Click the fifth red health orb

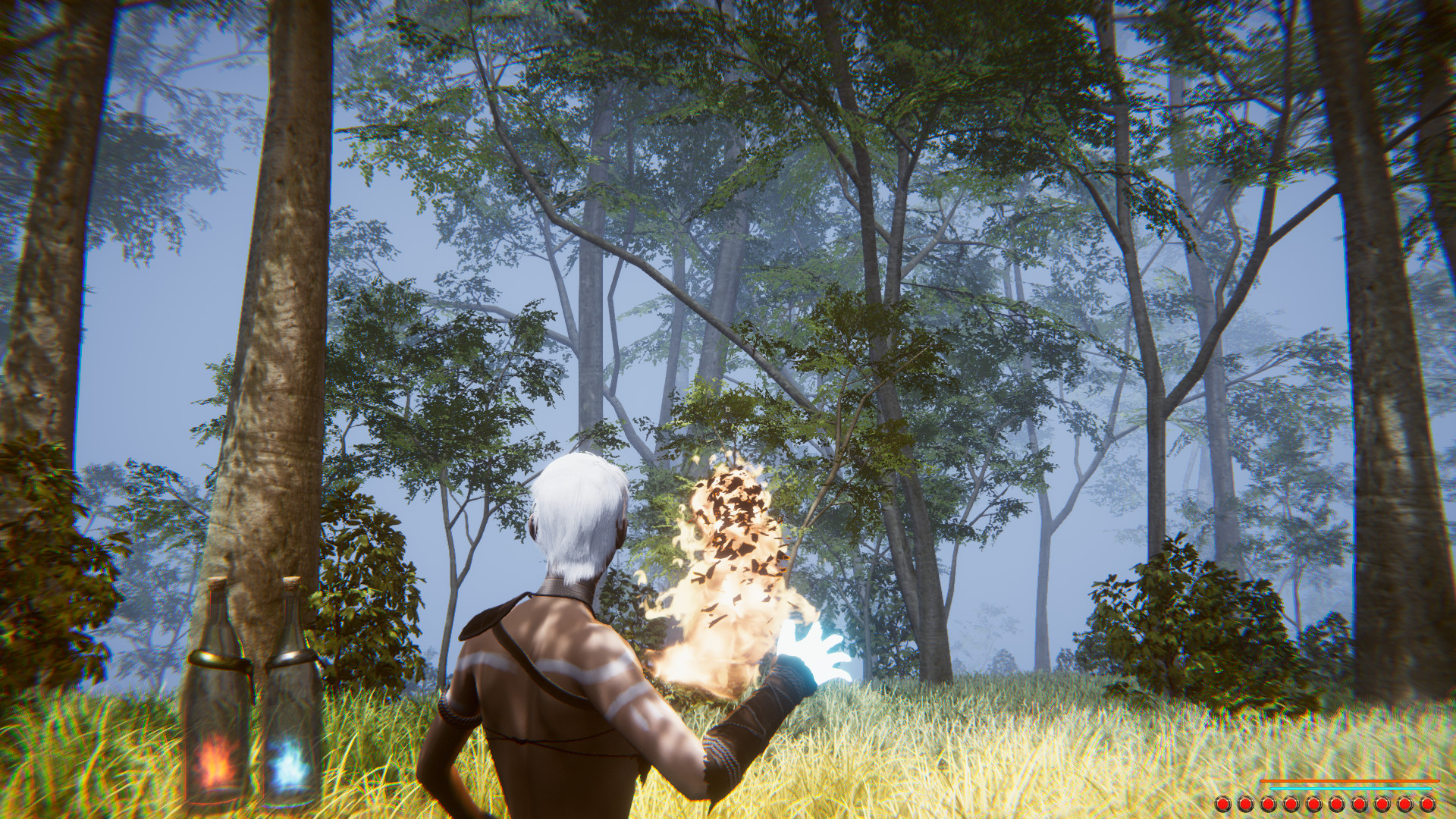pyautogui.click(x=1314, y=803)
